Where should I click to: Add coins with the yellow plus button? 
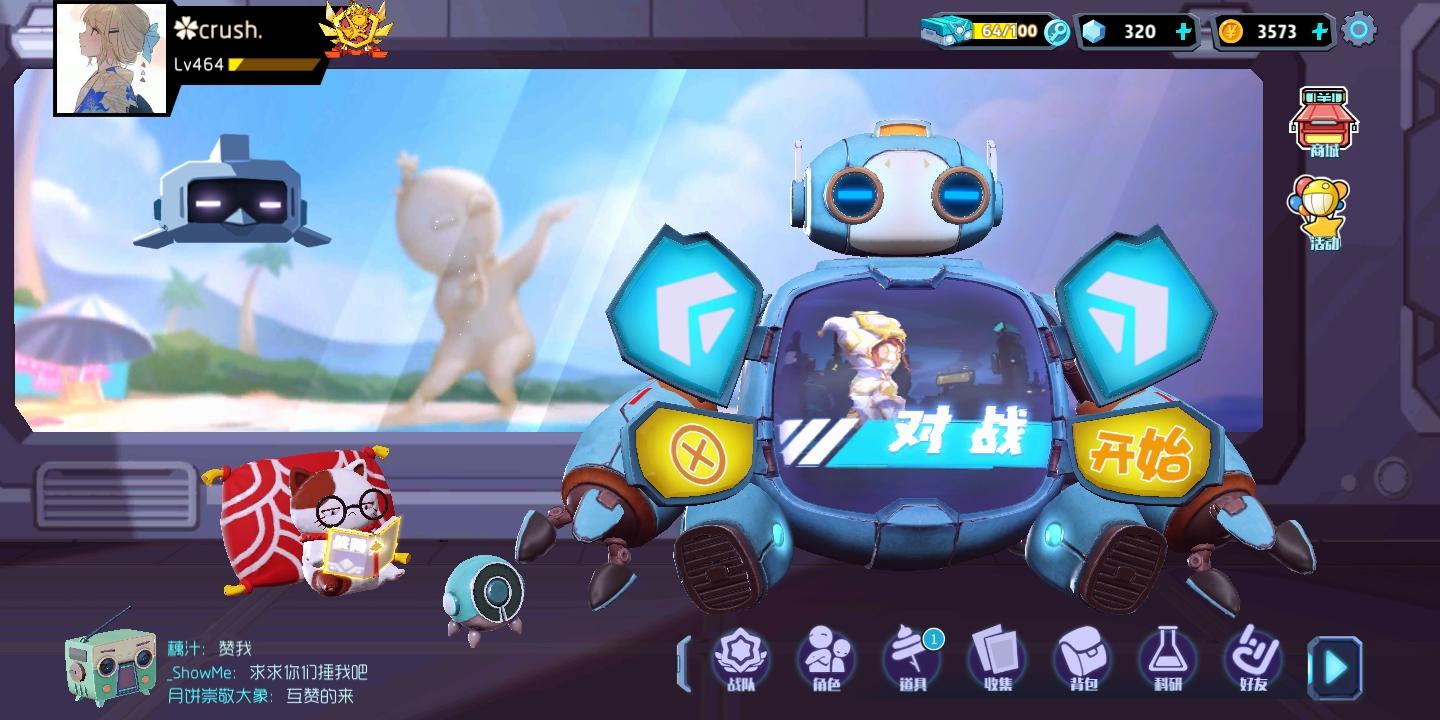[1320, 31]
